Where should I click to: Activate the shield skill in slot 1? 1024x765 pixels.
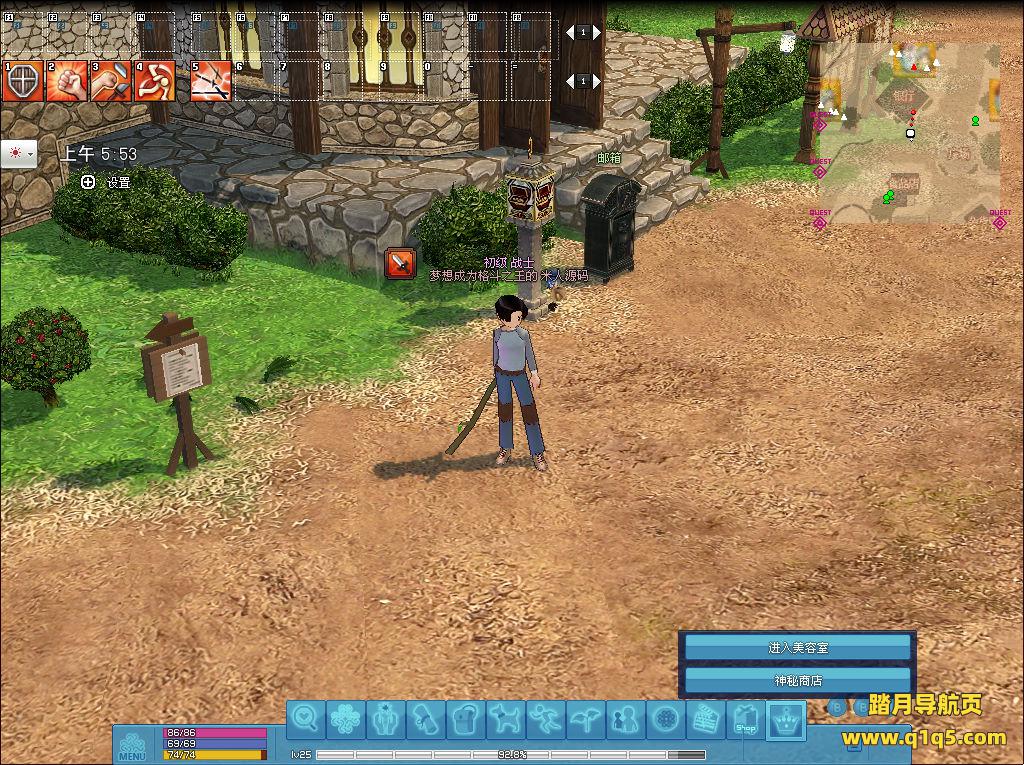pyautogui.click(x=22, y=81)
